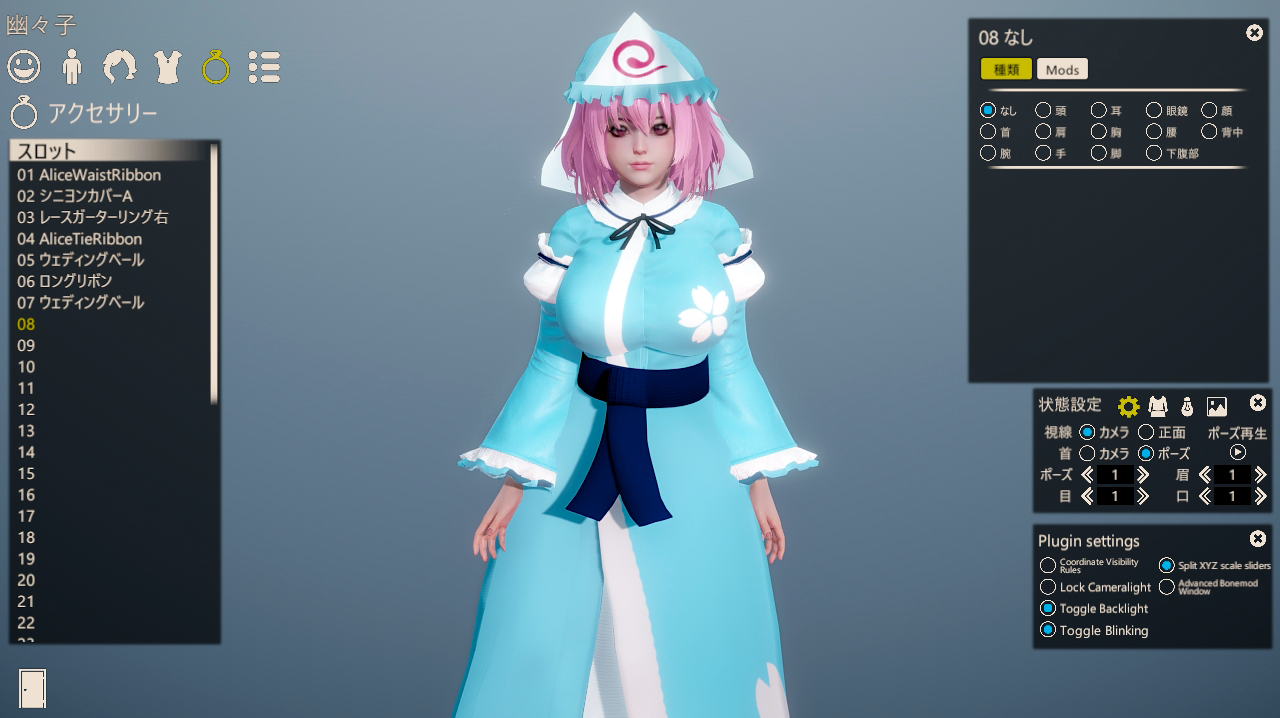Open the clothing state dress icon

[1158, 406]
